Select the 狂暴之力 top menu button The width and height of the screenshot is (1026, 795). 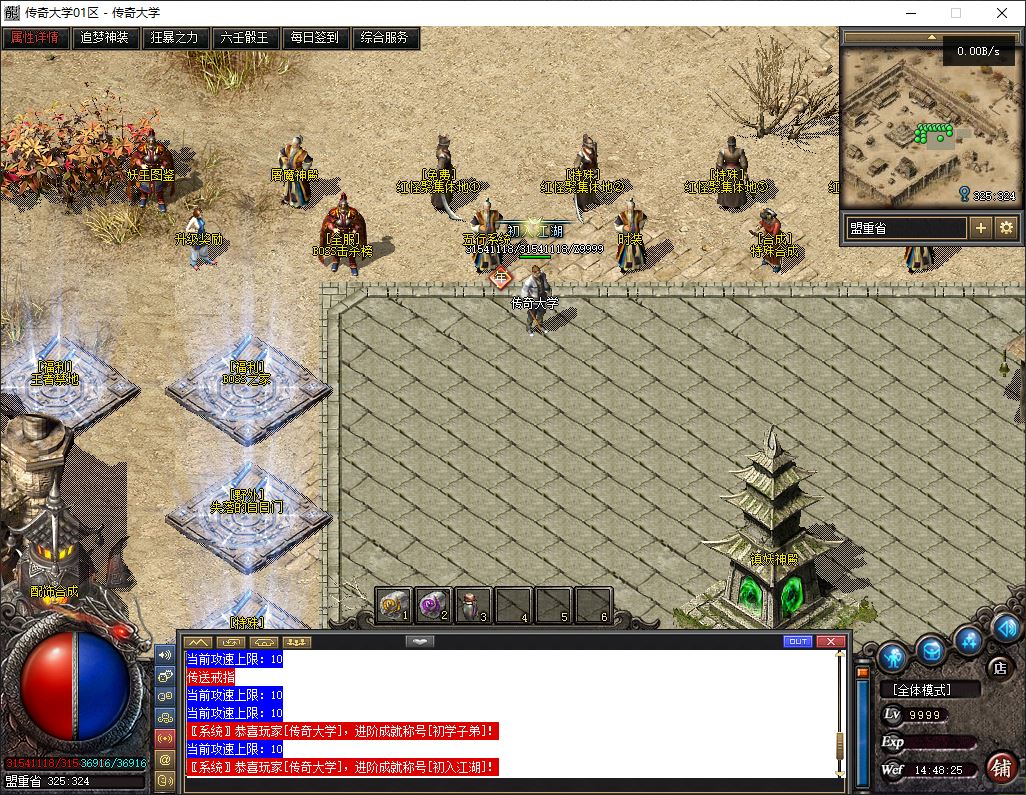pos(175,38)
